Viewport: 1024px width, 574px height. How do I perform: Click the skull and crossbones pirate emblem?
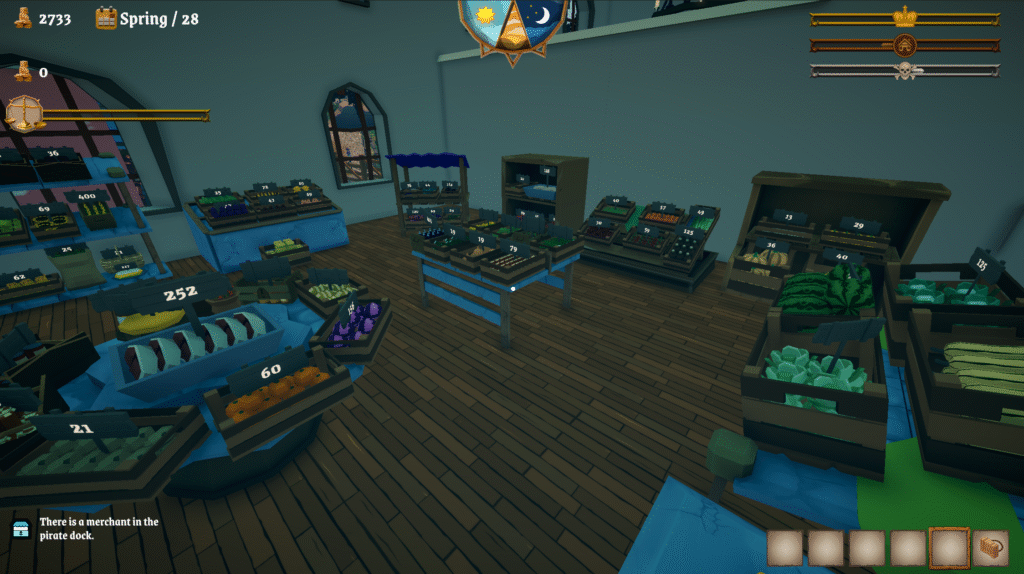pos(904,70)
